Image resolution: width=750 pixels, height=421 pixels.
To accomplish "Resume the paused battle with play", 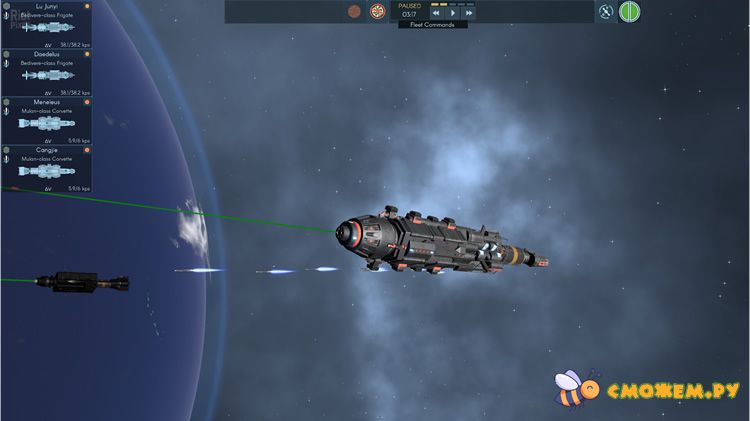I will click(x=453, y=13).
